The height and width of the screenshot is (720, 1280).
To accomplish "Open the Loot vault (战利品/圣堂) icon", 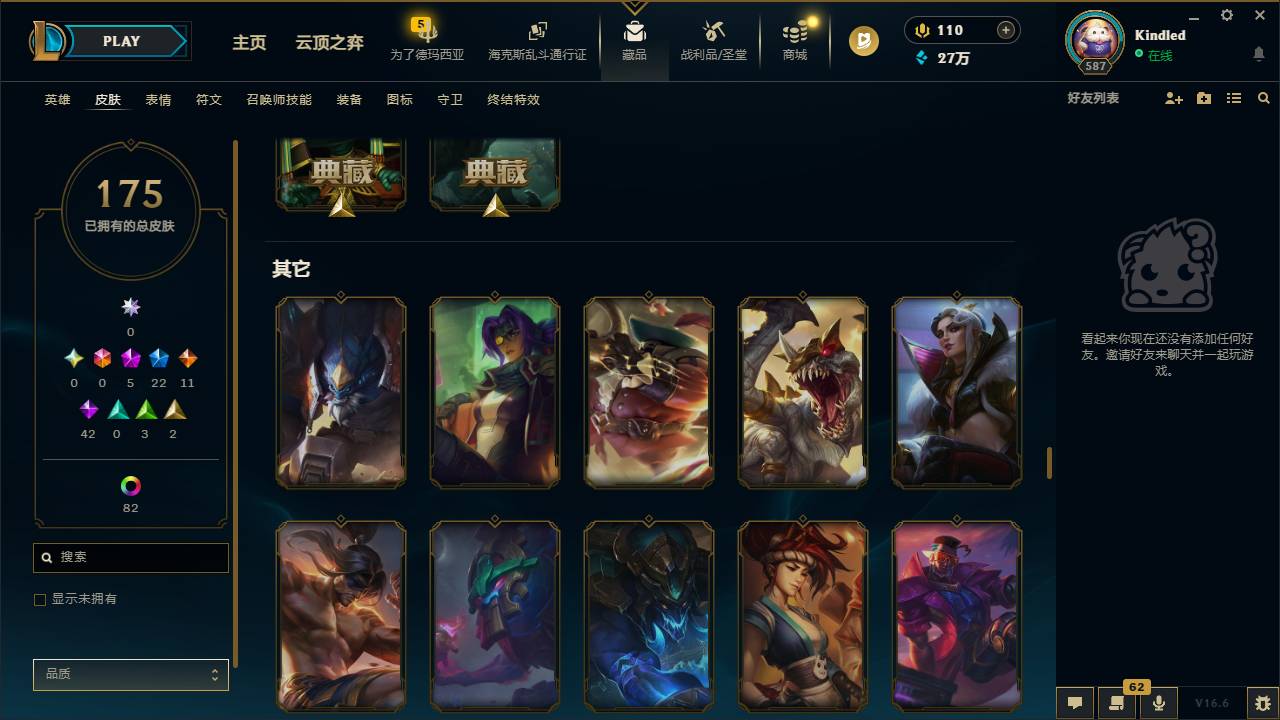I will (713, 40).
